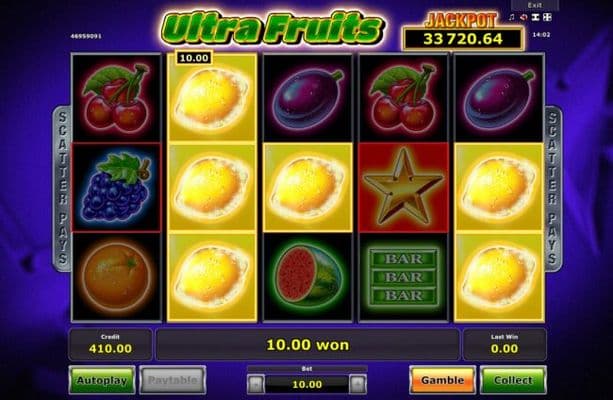Increase the bet amount

point(358,383)
